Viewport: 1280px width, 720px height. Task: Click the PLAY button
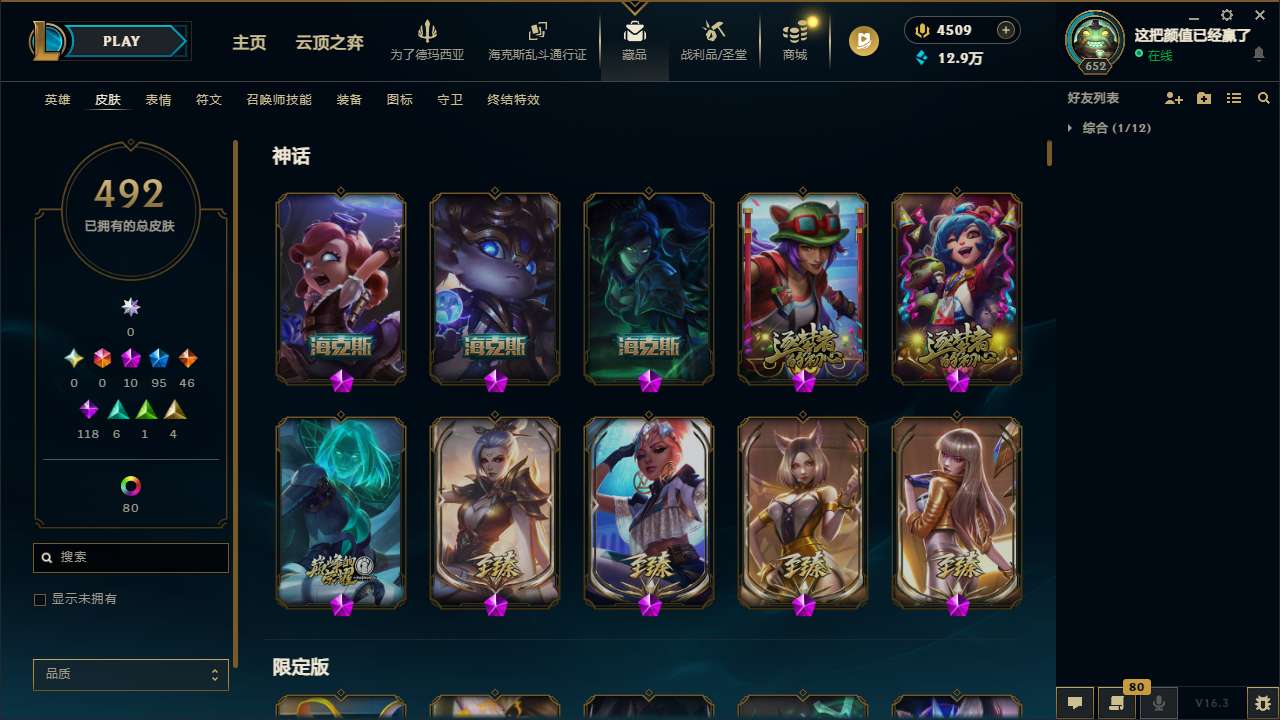pos(121,41)
